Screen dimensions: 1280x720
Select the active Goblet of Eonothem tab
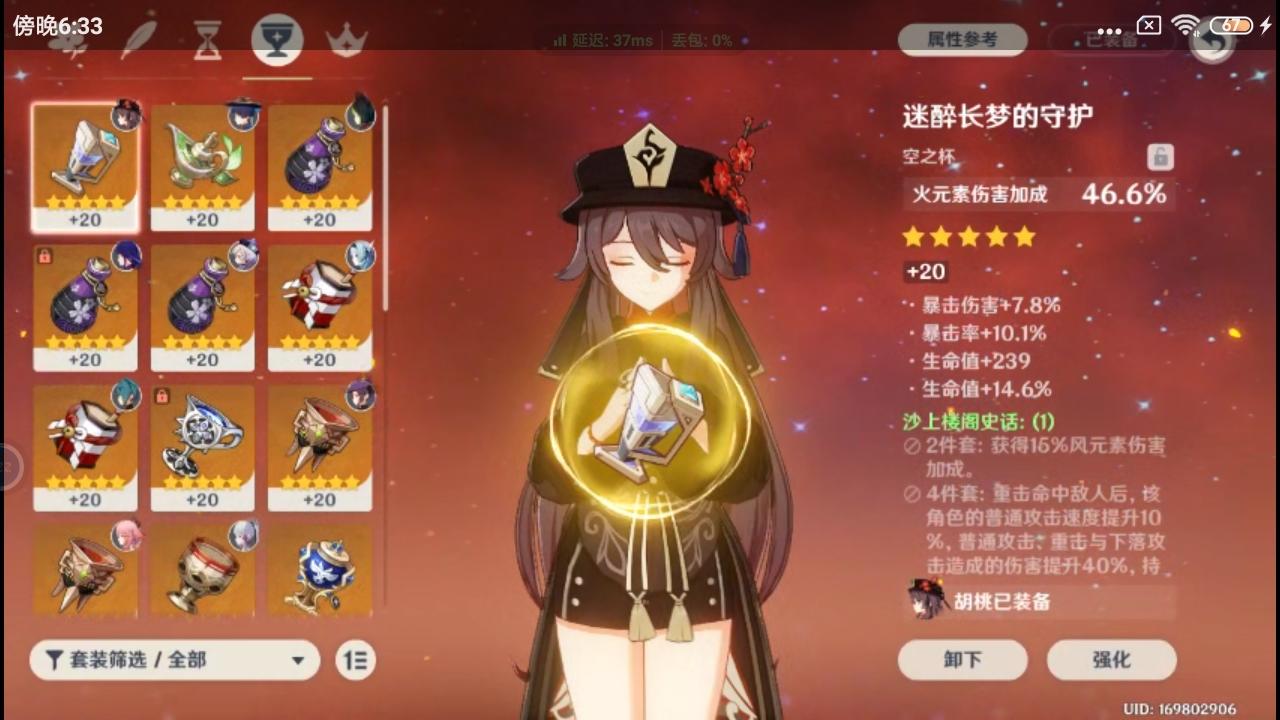[x=277, y=40]
